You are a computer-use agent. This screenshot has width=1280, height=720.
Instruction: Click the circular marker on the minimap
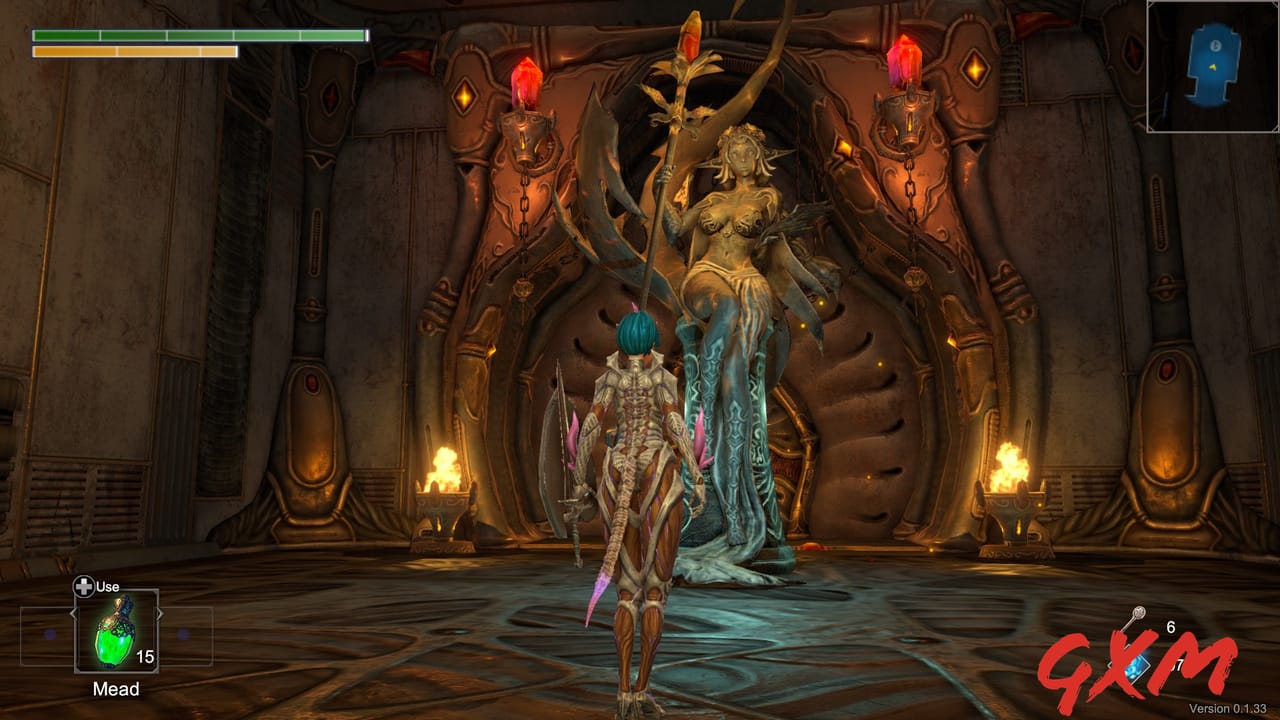pyautogui.click(x=1215, y=45)
